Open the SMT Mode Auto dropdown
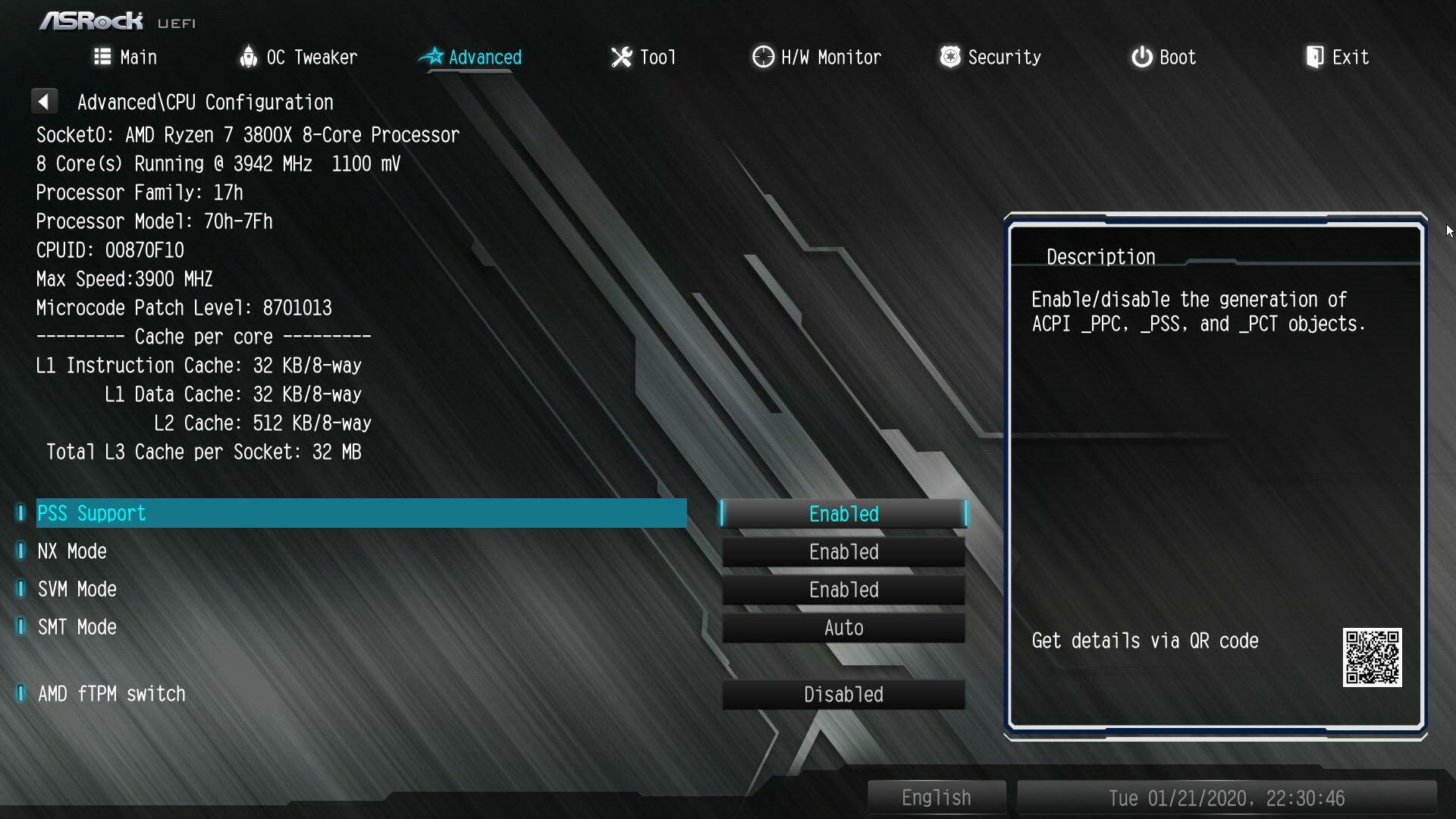The image size is (1456, 819). point(843,628)
